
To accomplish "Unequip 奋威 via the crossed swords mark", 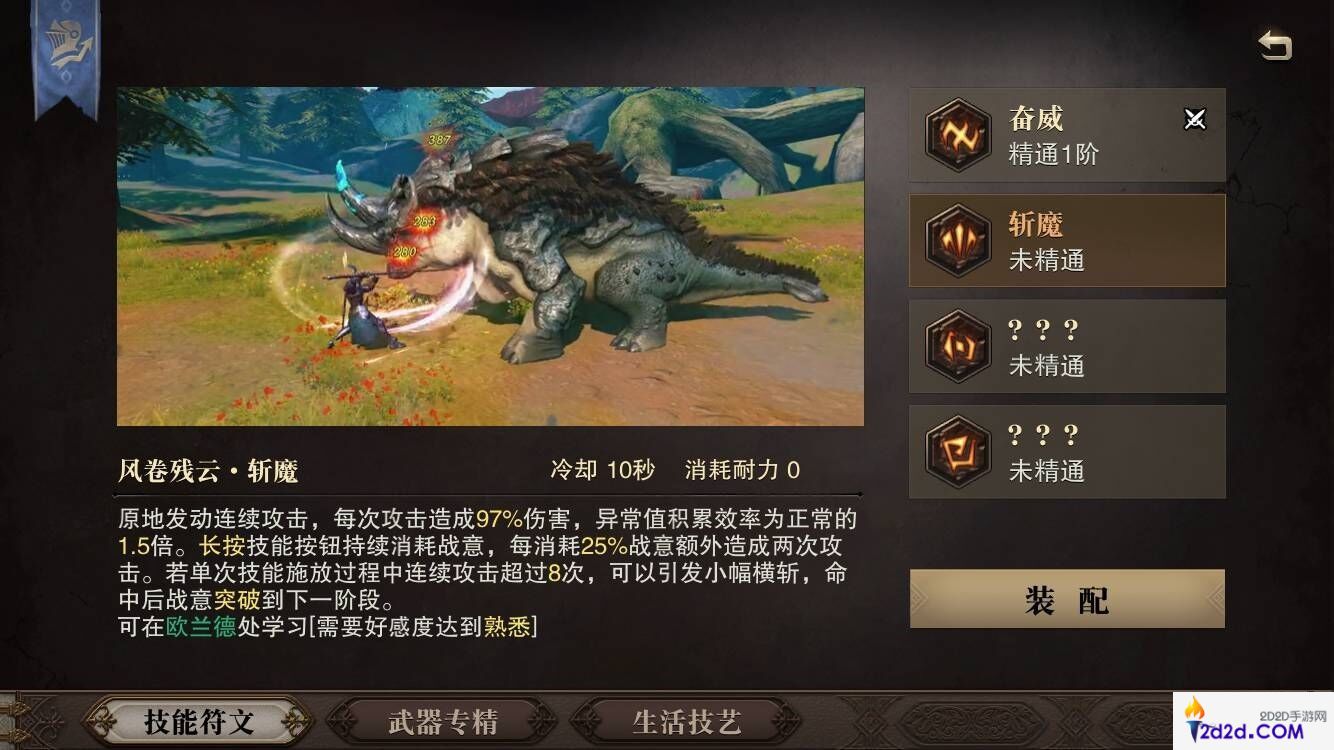I will tap(1195, 120).
